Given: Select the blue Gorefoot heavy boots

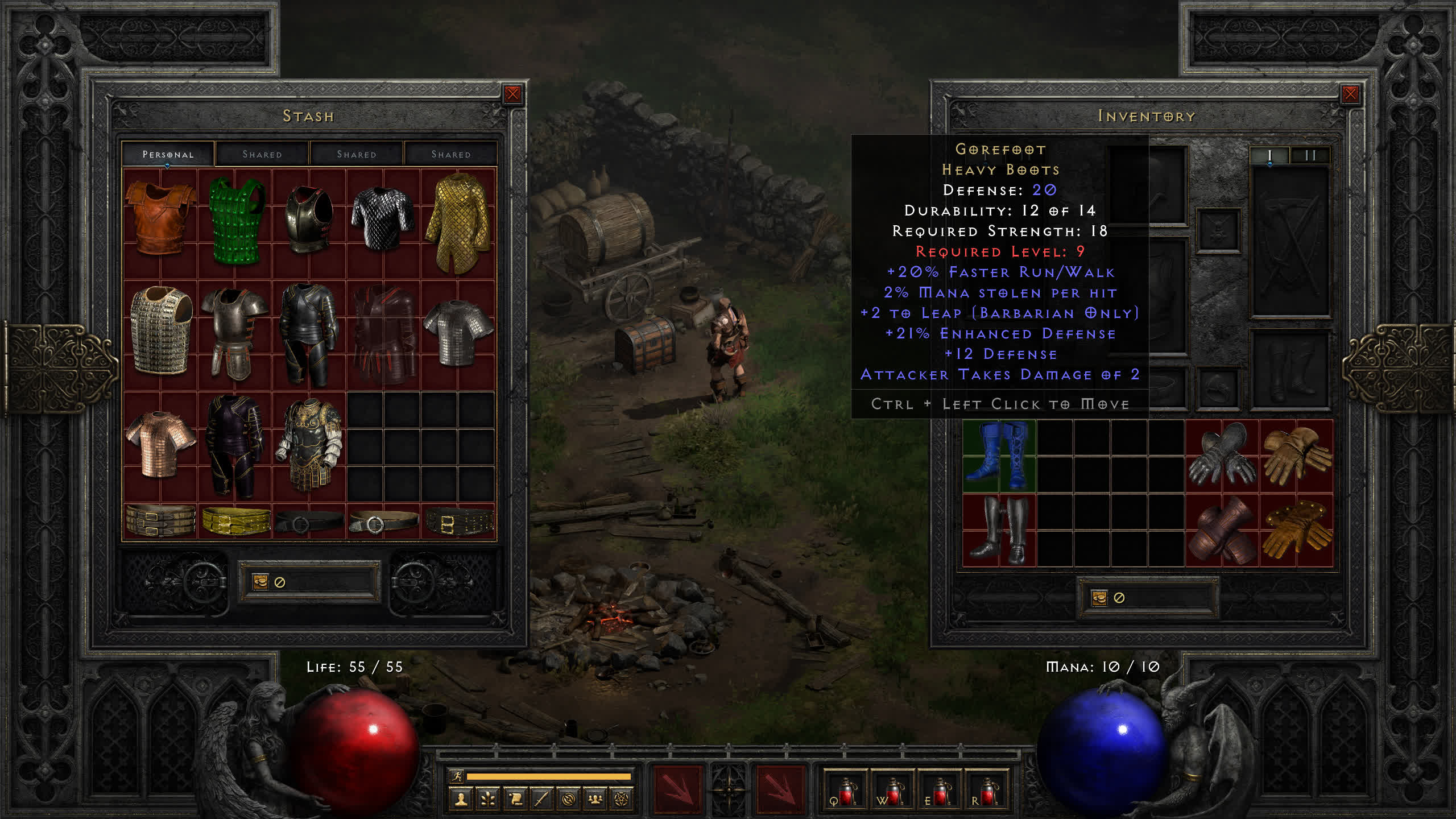Looking at the screenshot, I should pos(999,456).
